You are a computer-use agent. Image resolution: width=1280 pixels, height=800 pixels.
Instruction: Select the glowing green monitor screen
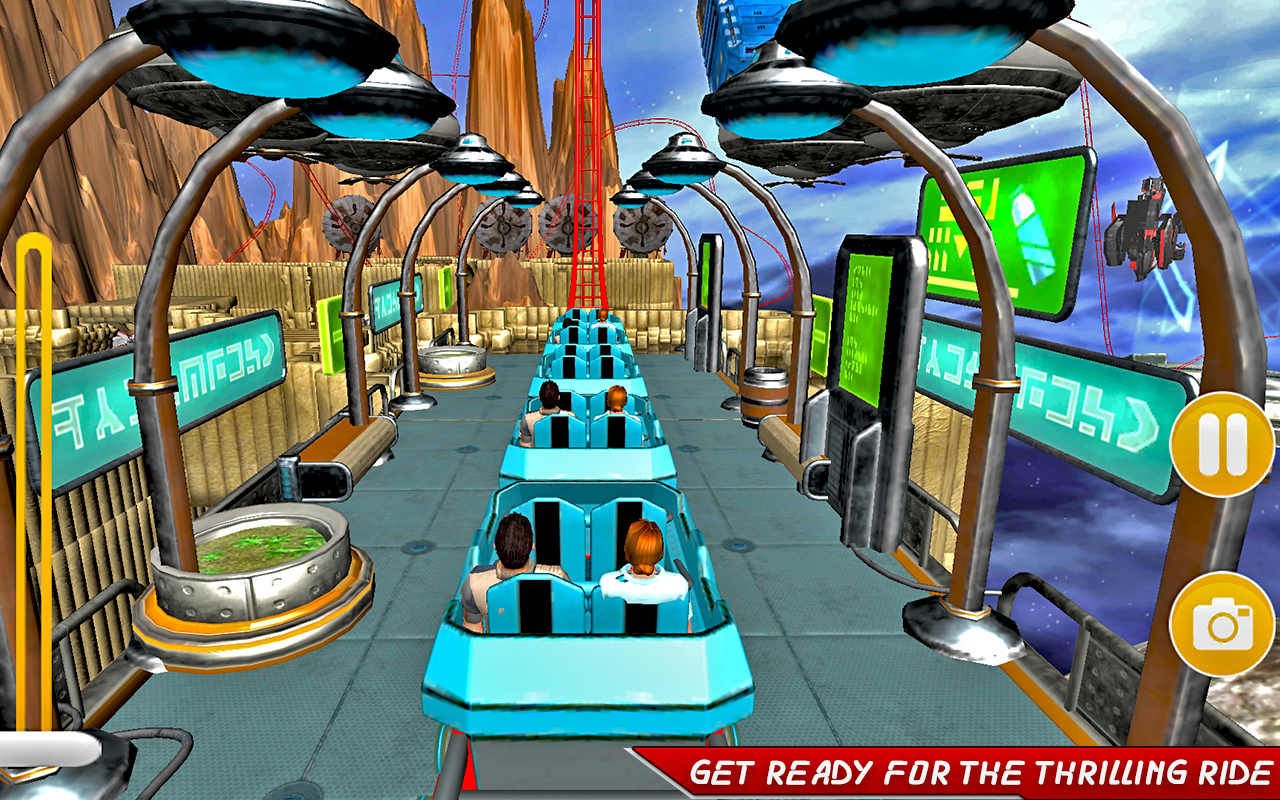pyautogui.click(x=866, y=320)
